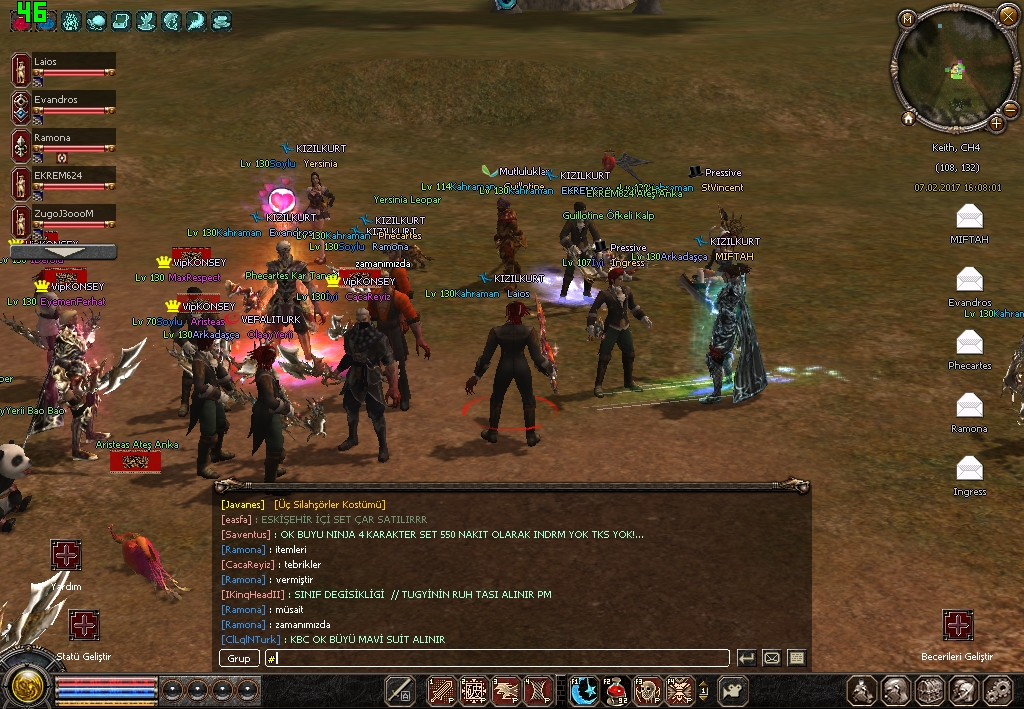Open the Yardım help button
The height and width of the screenshot is (709, 1024).
click(x=66, y=555)
